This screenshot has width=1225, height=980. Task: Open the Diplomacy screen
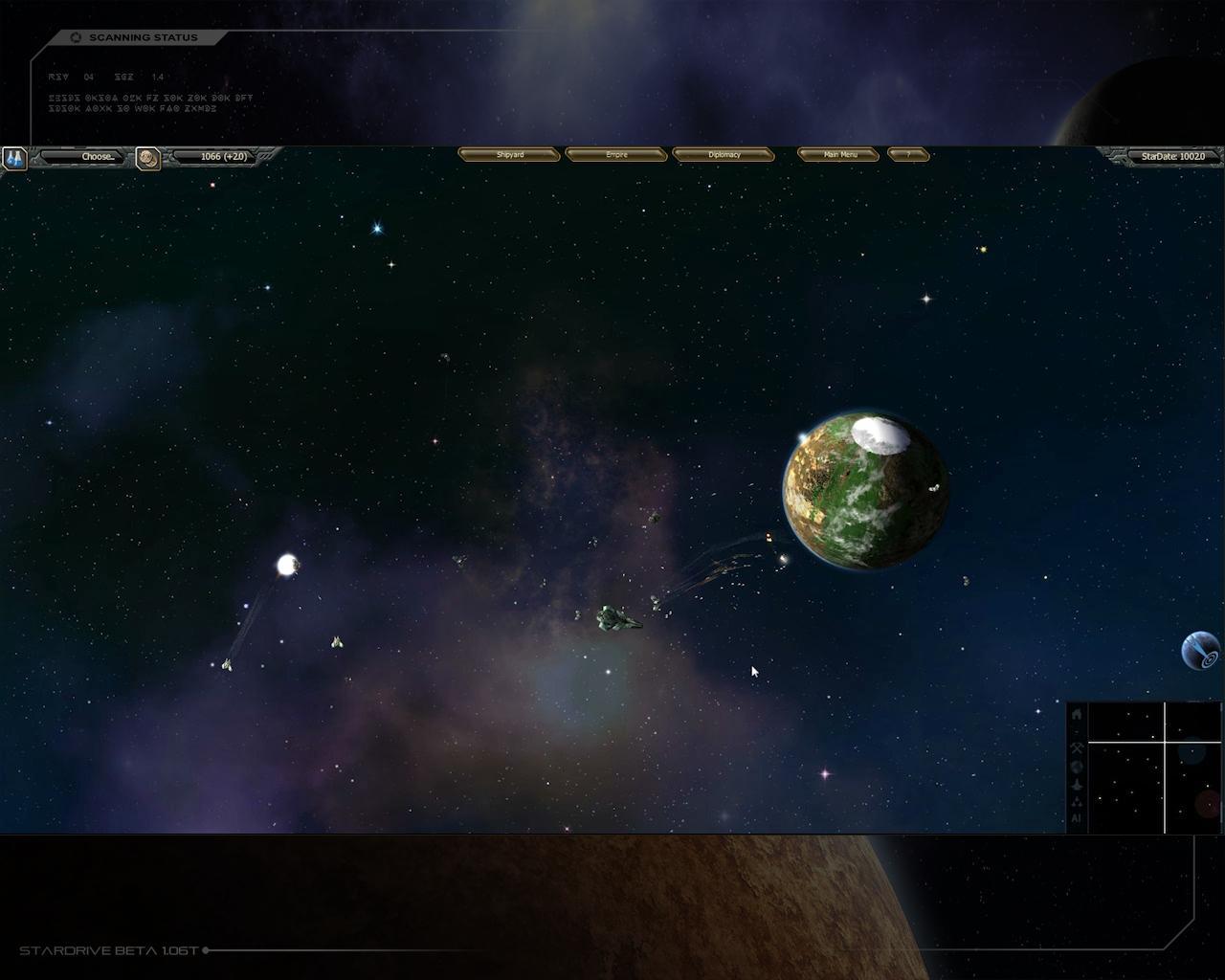coord(724,155)
